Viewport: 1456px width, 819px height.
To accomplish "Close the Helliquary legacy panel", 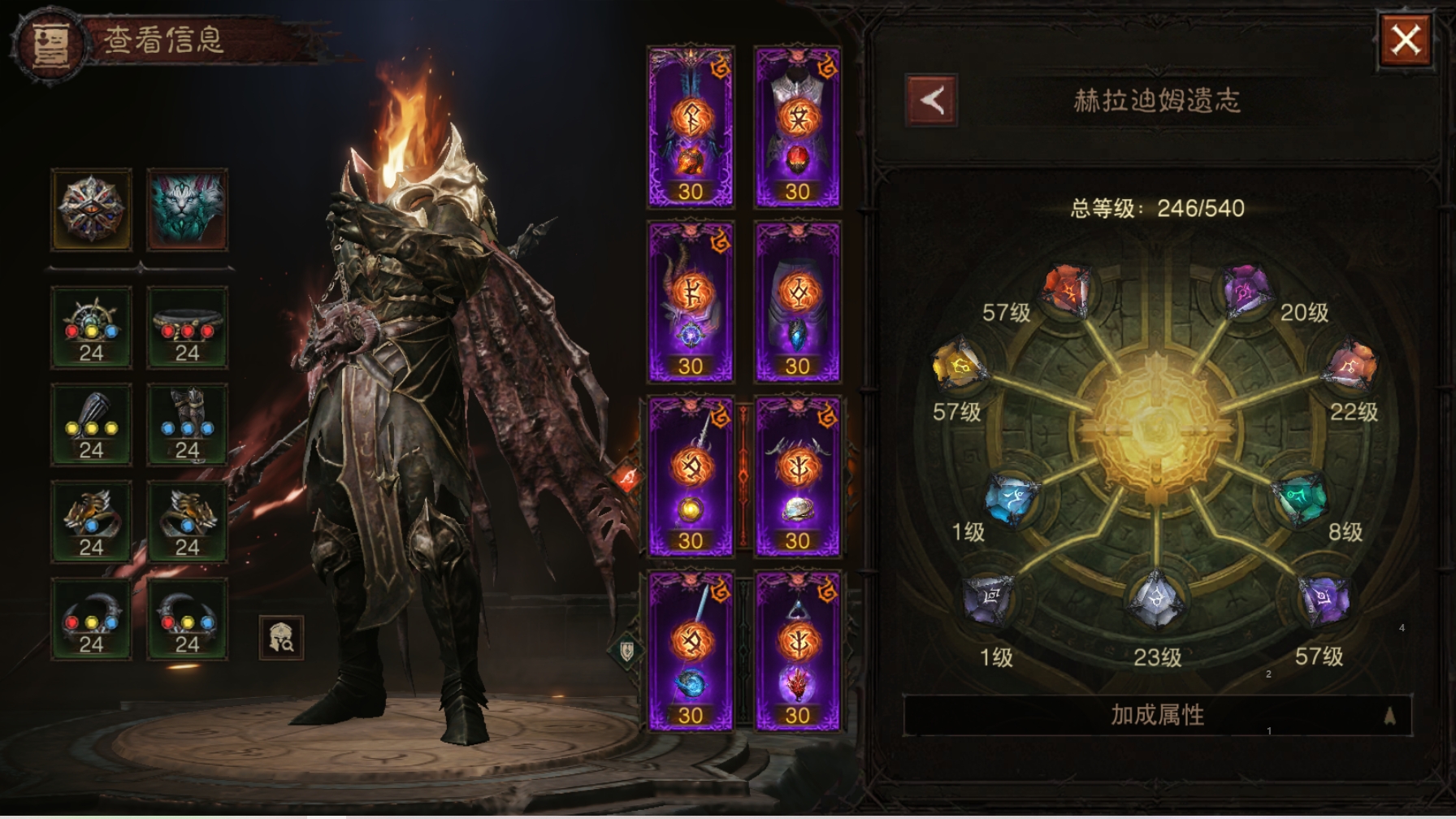I will pos(1406,40).
